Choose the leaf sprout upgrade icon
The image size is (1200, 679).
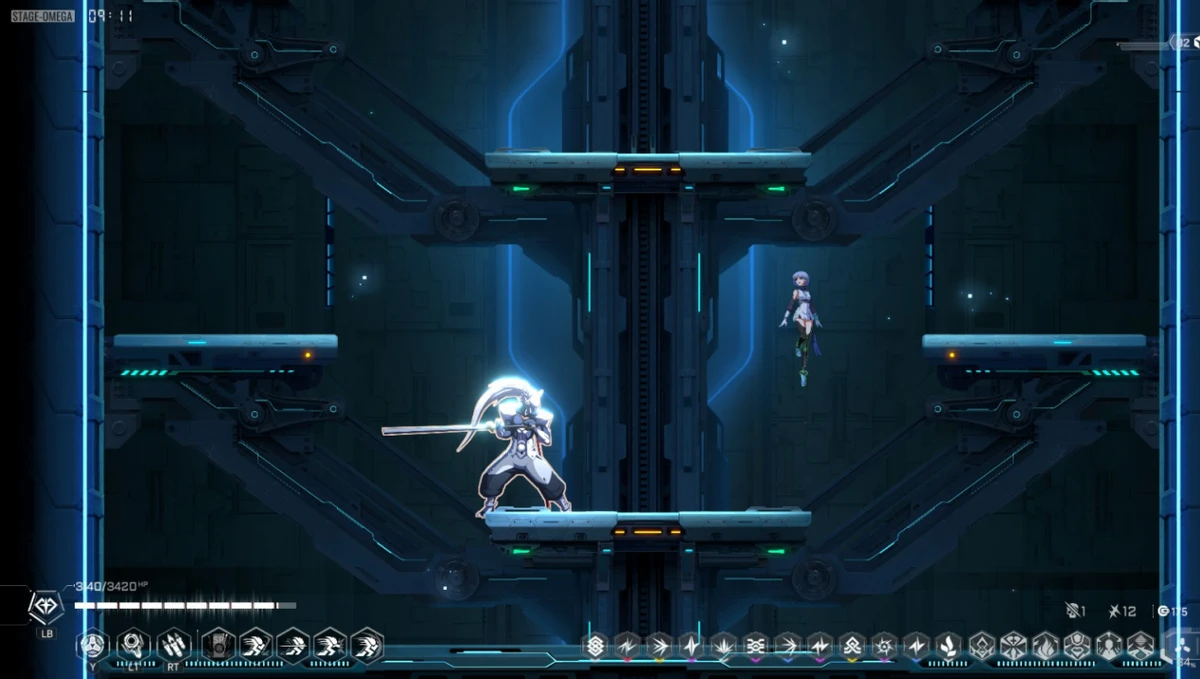tap(948, 646)
